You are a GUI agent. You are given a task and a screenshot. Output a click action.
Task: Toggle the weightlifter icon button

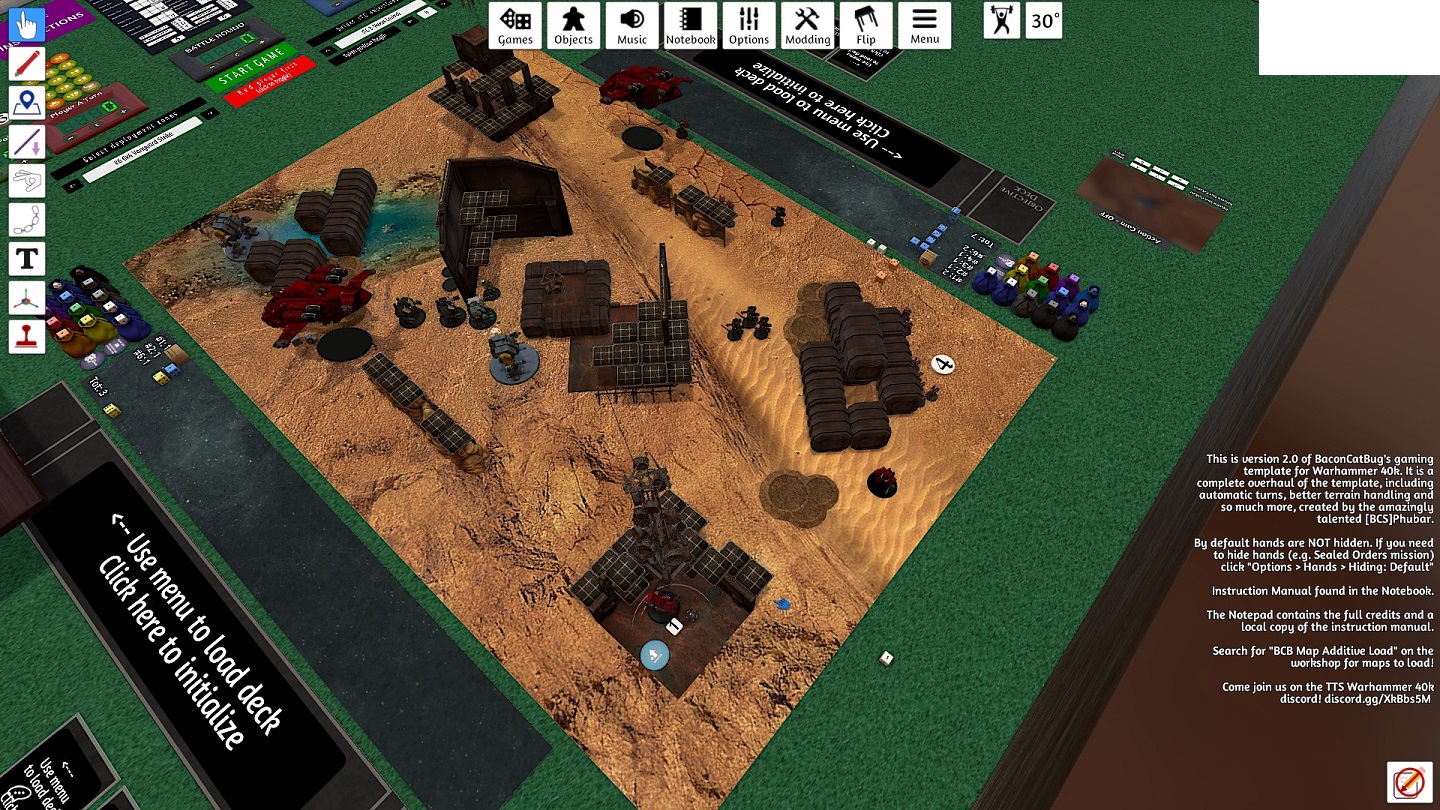pos(1001,21)
